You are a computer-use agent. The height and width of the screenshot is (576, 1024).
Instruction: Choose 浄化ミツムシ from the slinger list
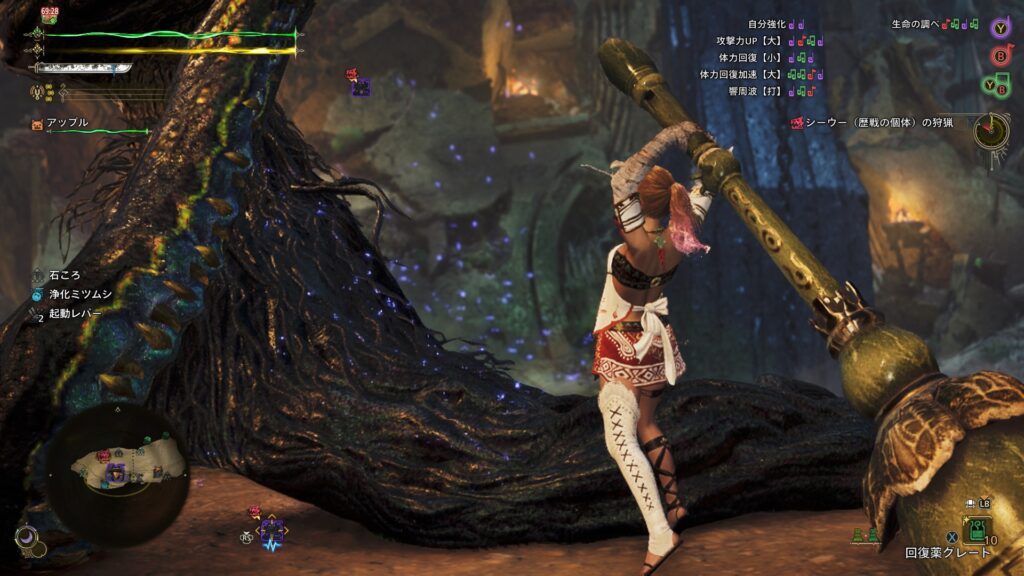[75, 294]
